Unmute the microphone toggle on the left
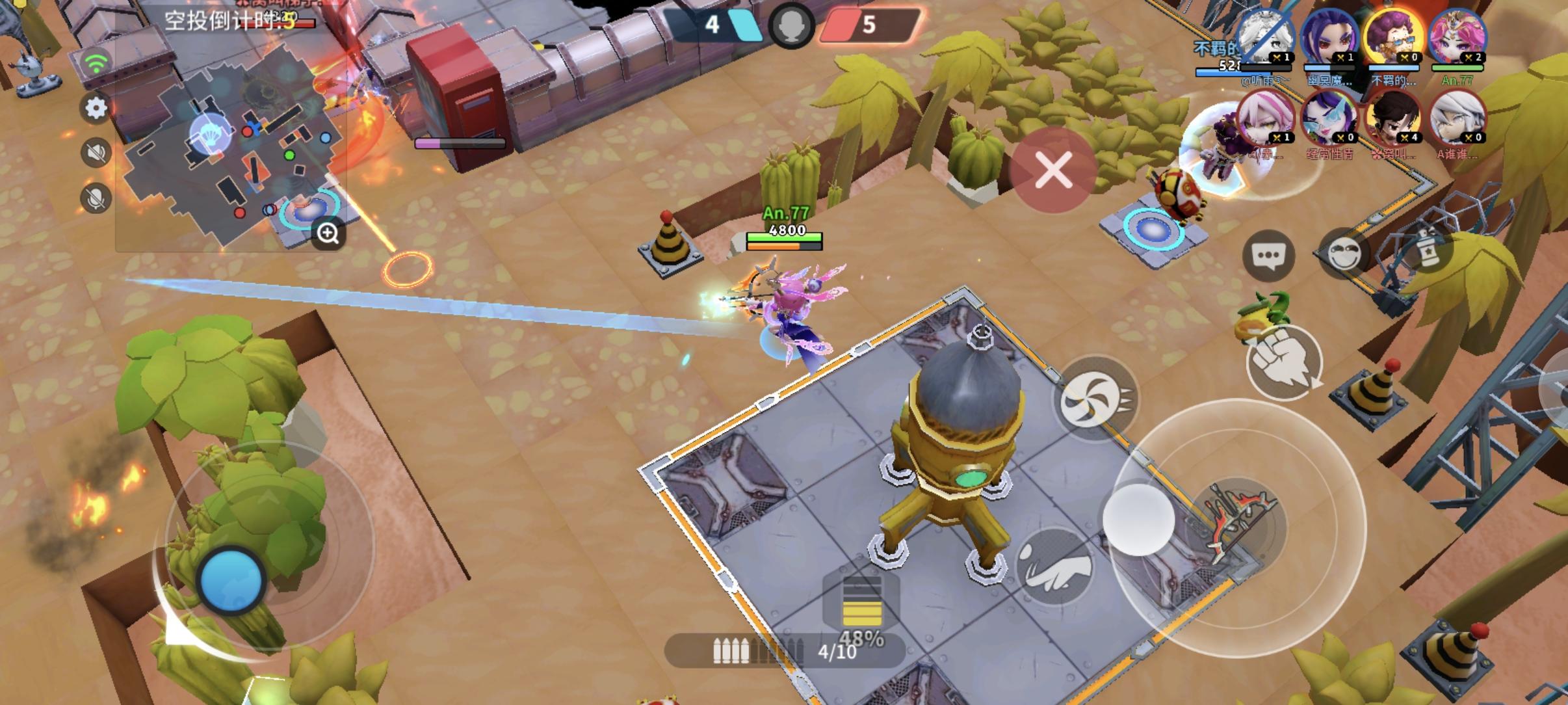Image resolution: width=1568 pixels, height=705 pixels. (96, 195)
